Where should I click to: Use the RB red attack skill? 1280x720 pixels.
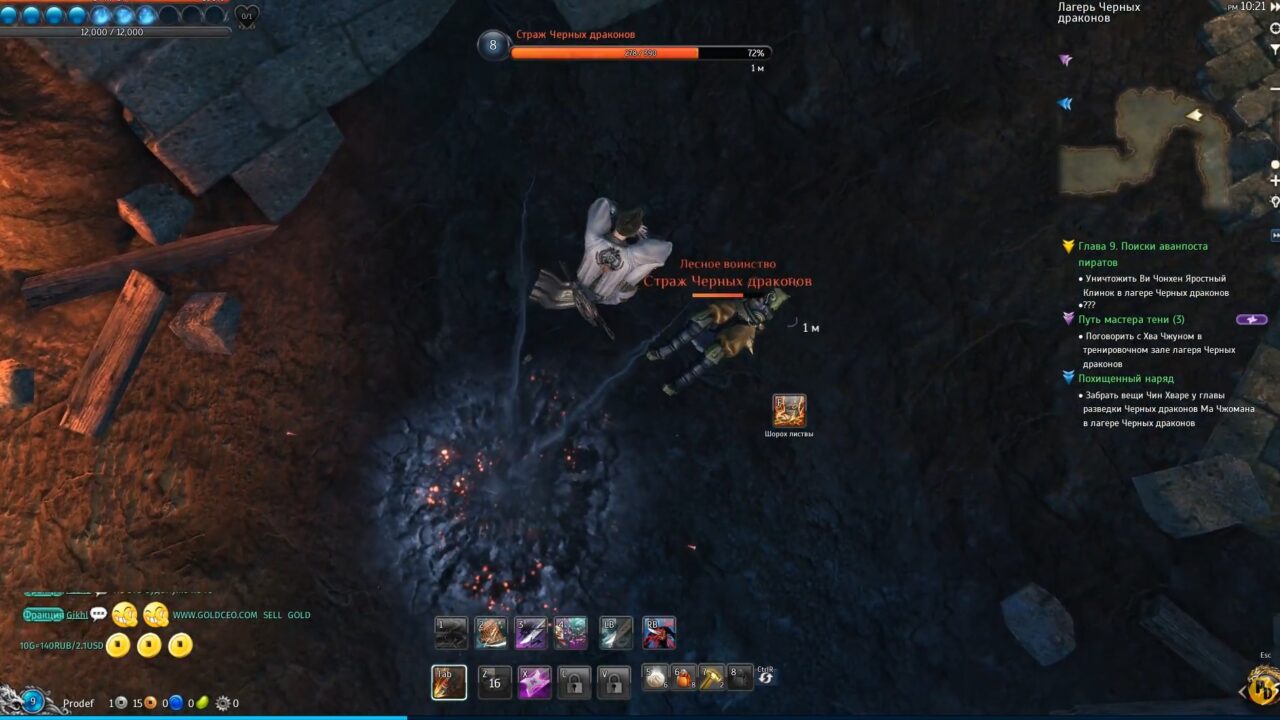659,633
